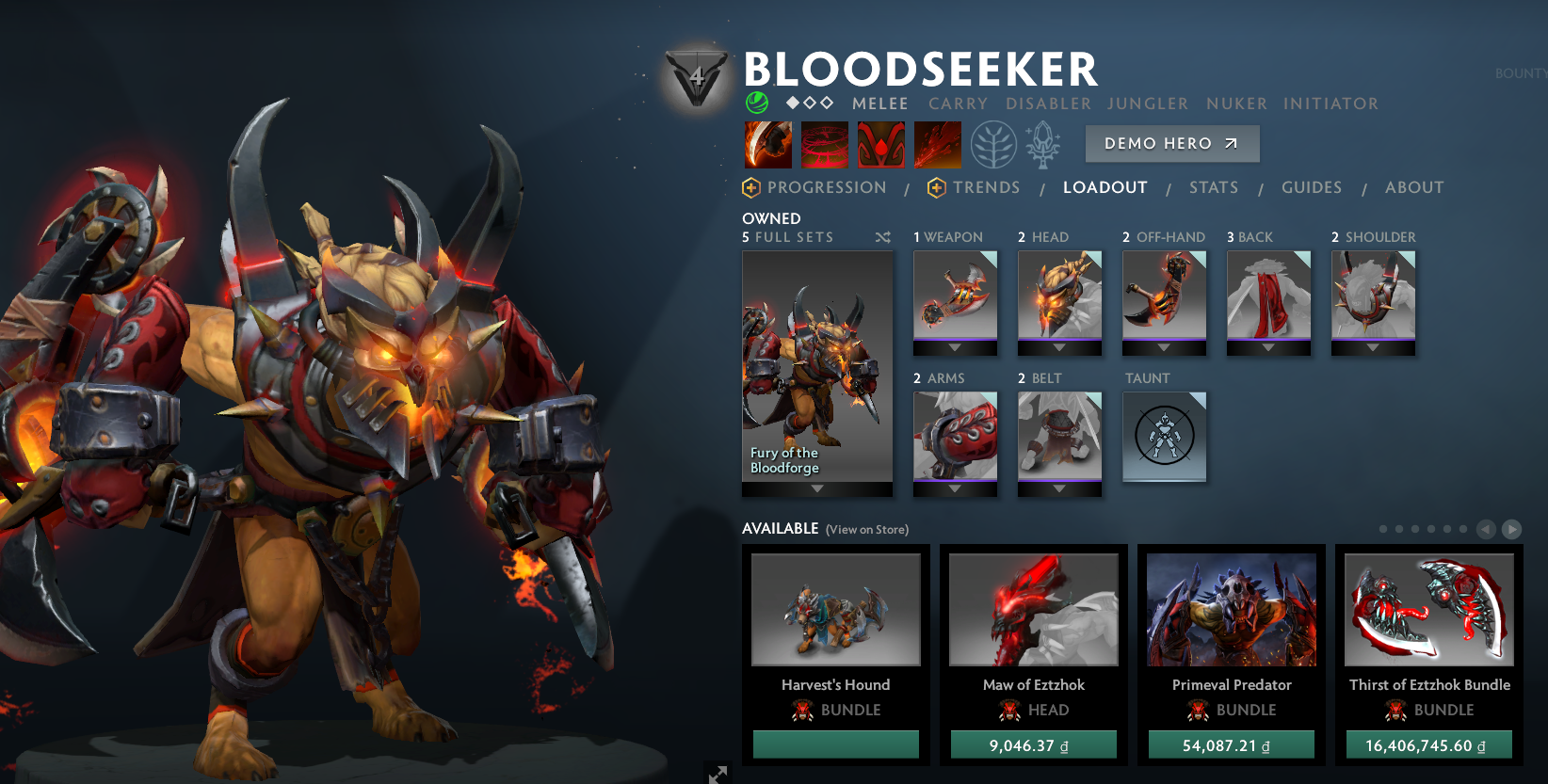The height and width of the screenshot is (784, 1548).
Task: Click the expand arrow at bottom left
Action: click(717, 774)
